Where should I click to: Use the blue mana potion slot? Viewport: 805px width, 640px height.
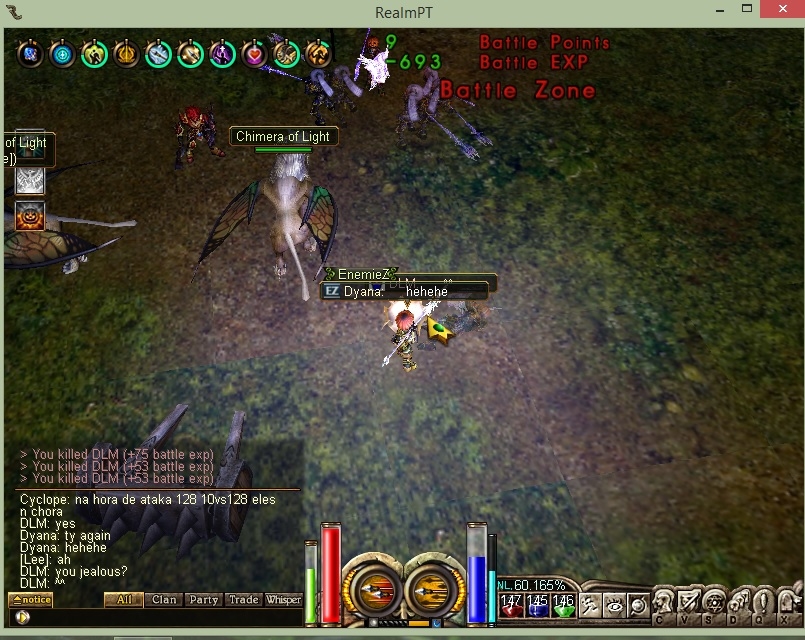coord(537,605)
